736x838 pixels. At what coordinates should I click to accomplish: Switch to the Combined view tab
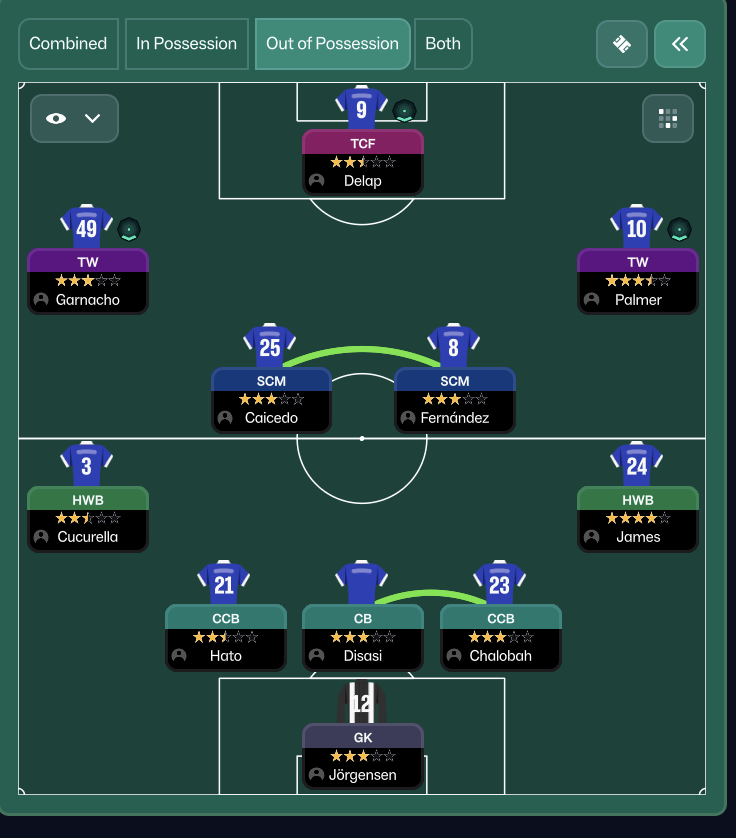68,44
